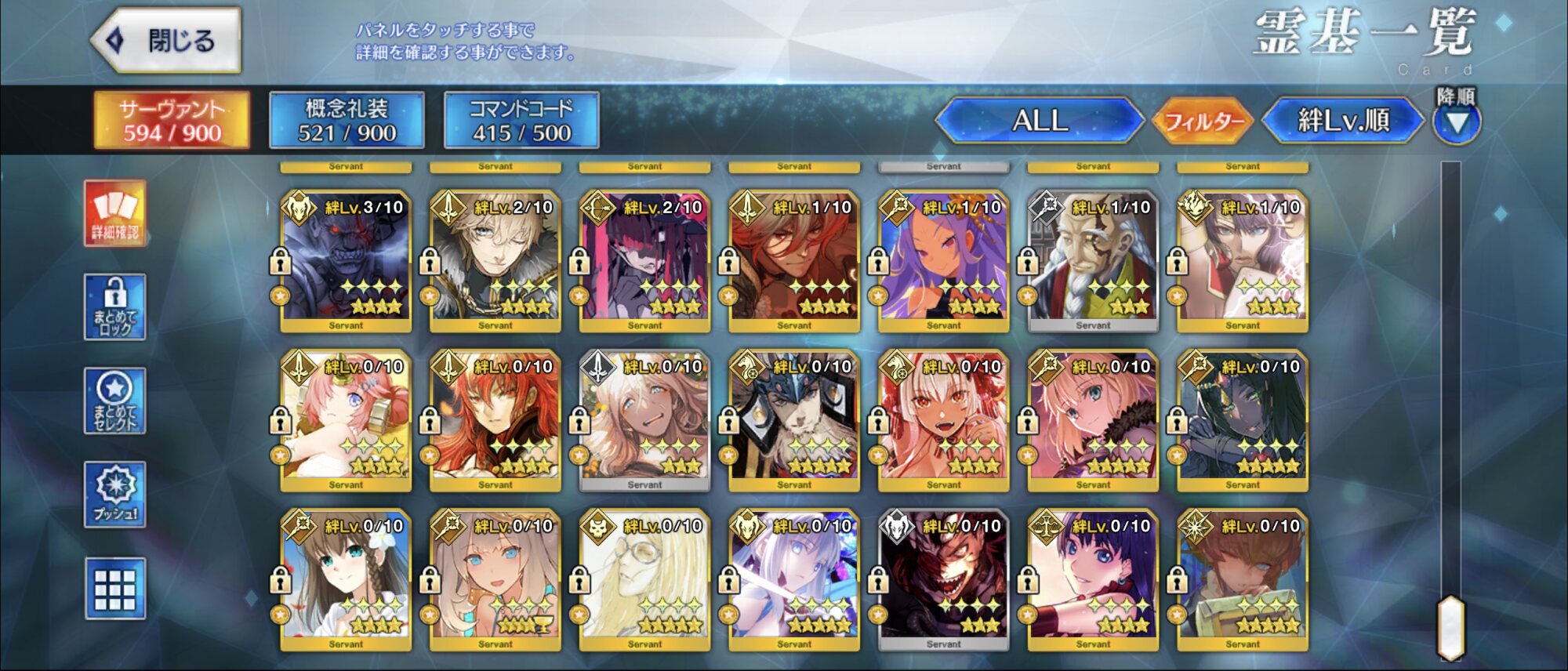The width and height of the screenshot is (1568, 671).
Task: Toggle the 降順 descending order arrow
Action: [x=1456, y=122]
